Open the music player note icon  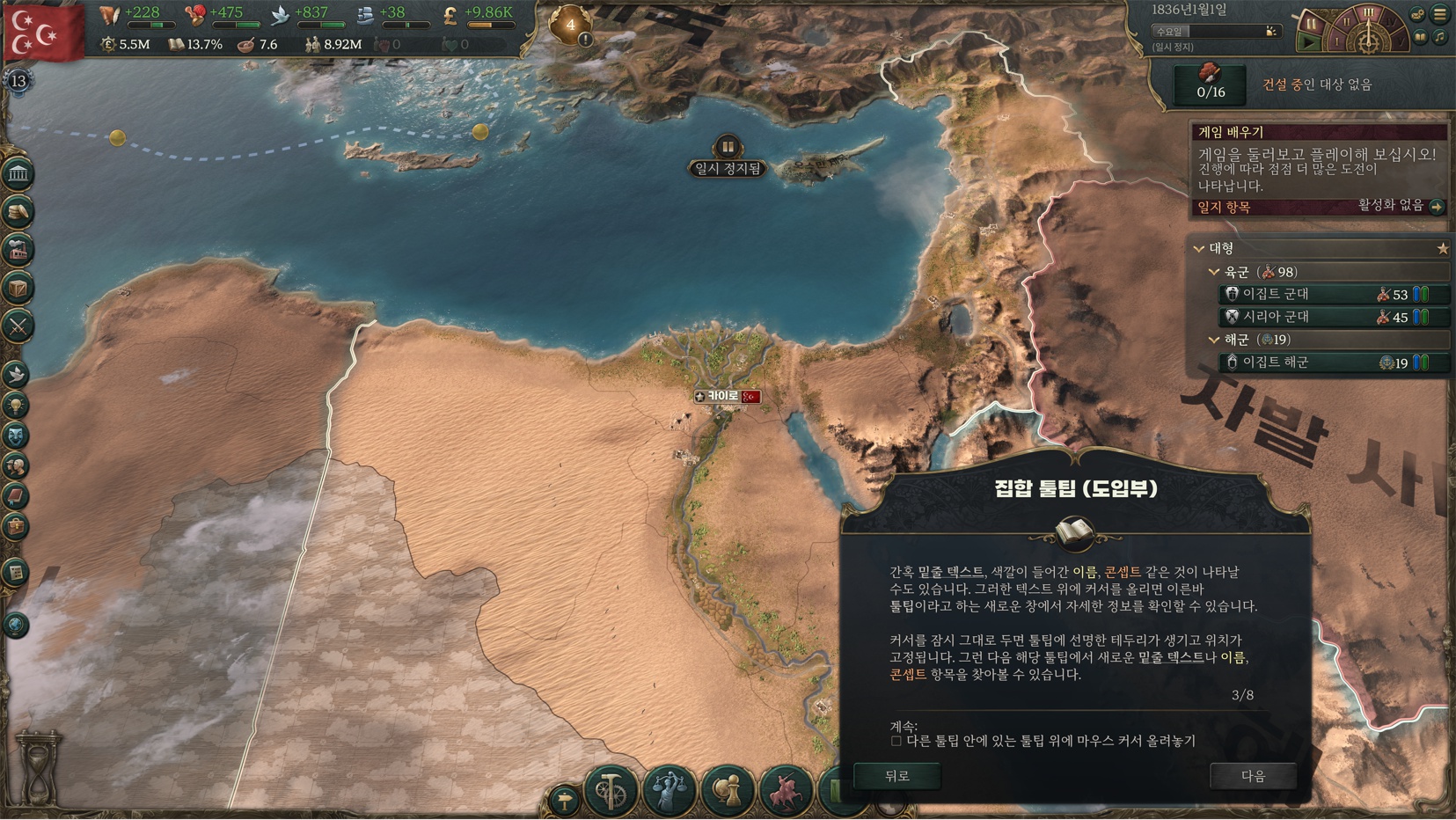[1440, 37]
